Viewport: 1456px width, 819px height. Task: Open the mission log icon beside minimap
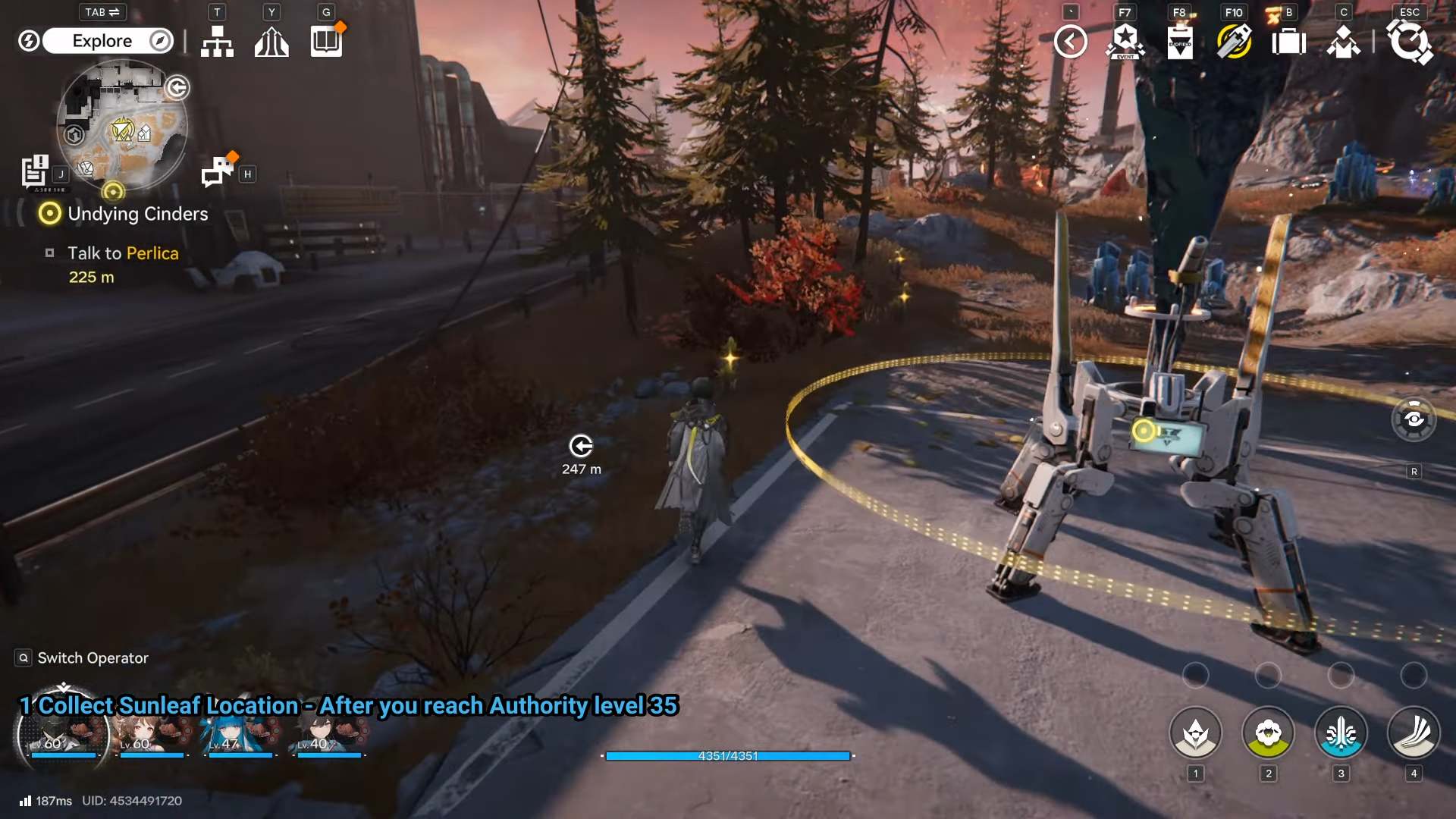[x=34, y=171]
